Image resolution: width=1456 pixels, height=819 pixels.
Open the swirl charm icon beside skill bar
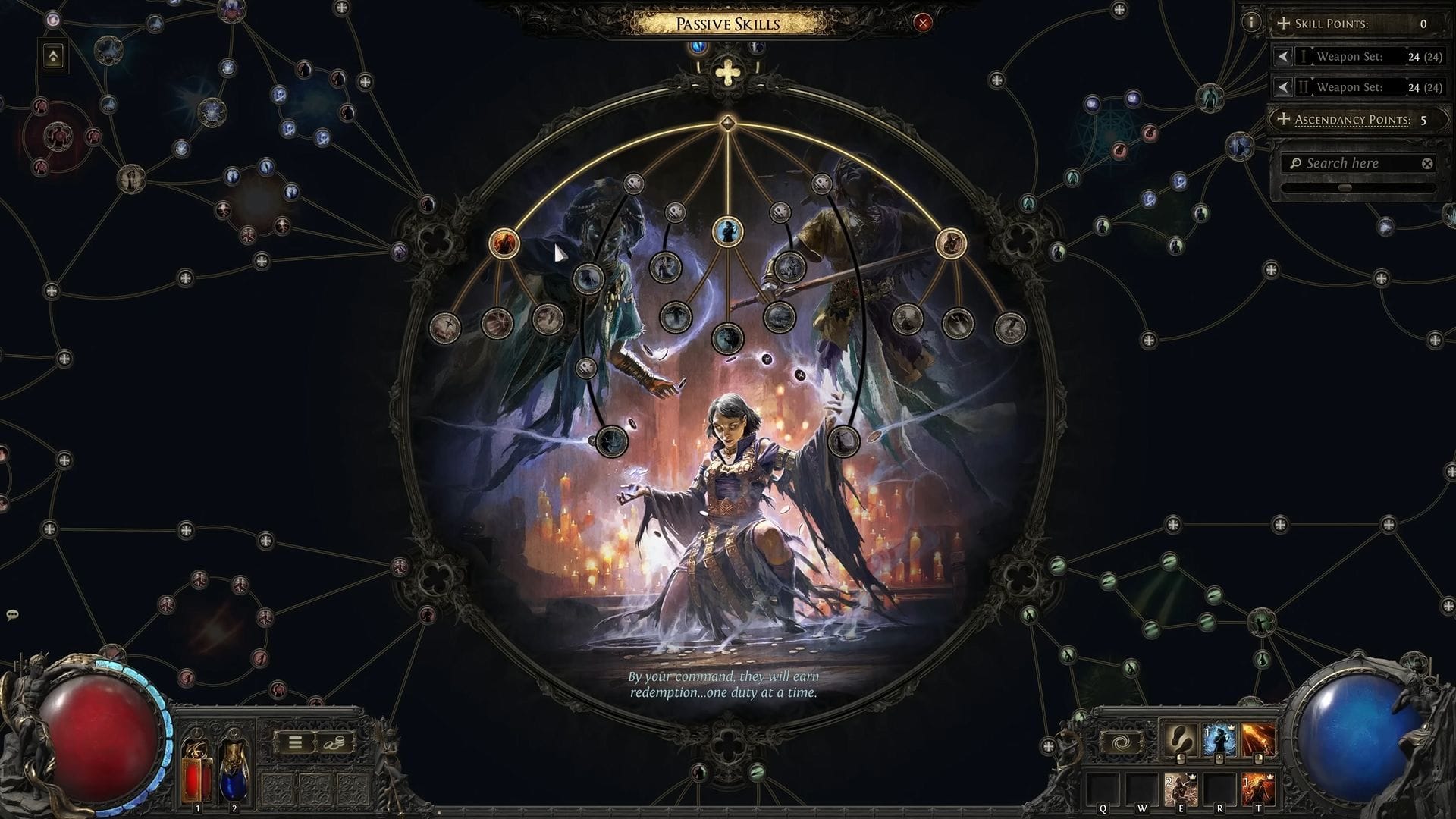click(1120, 741)
